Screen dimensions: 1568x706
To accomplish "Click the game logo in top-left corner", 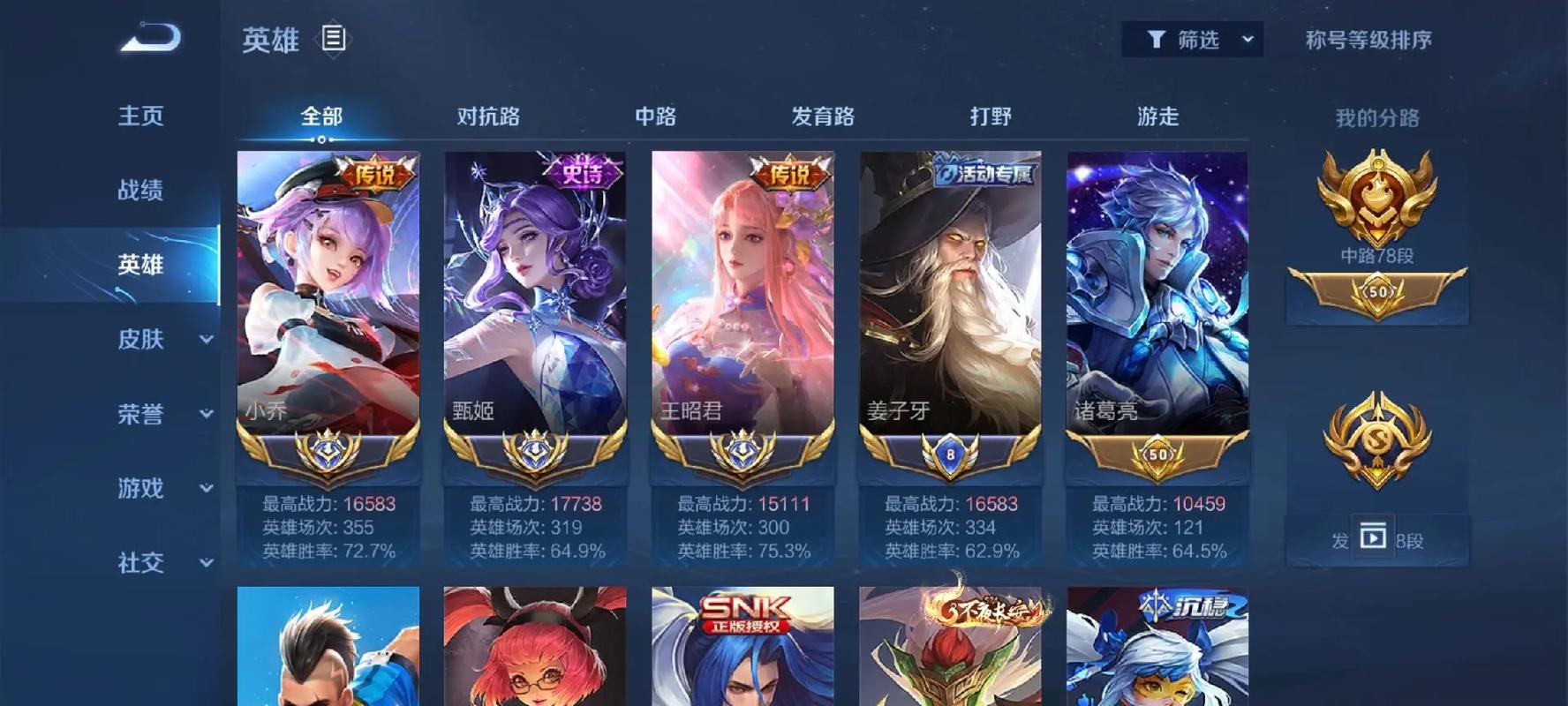I will point(150,37).
